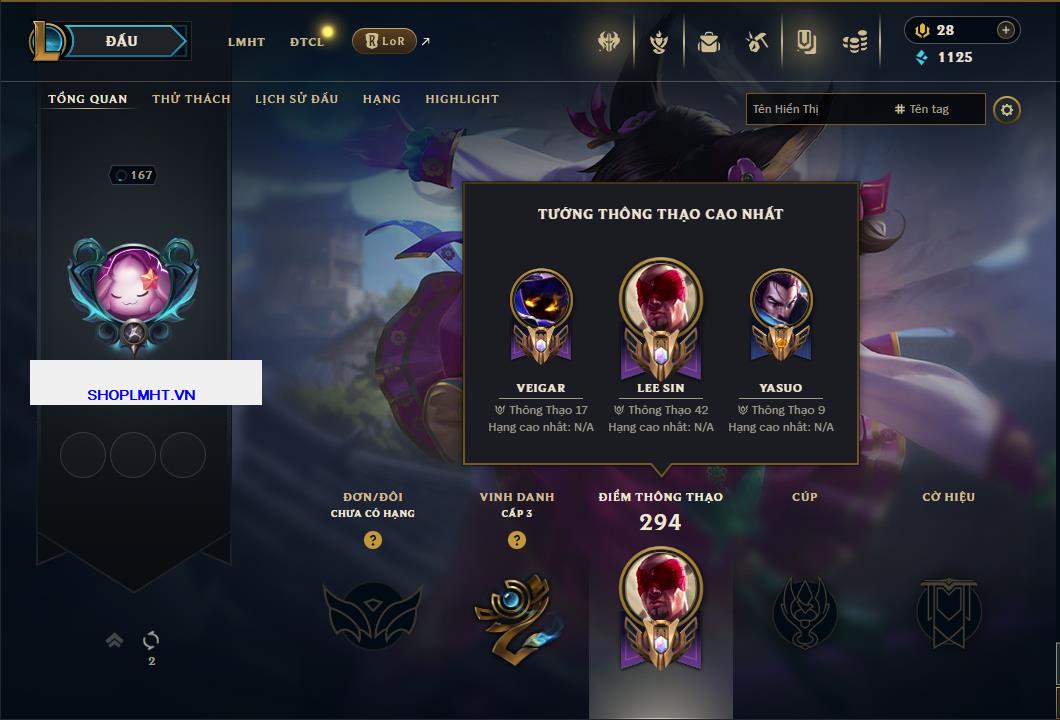Open profile settings gear icon
Screen dimensions: 1060x720
(1007, 109)
